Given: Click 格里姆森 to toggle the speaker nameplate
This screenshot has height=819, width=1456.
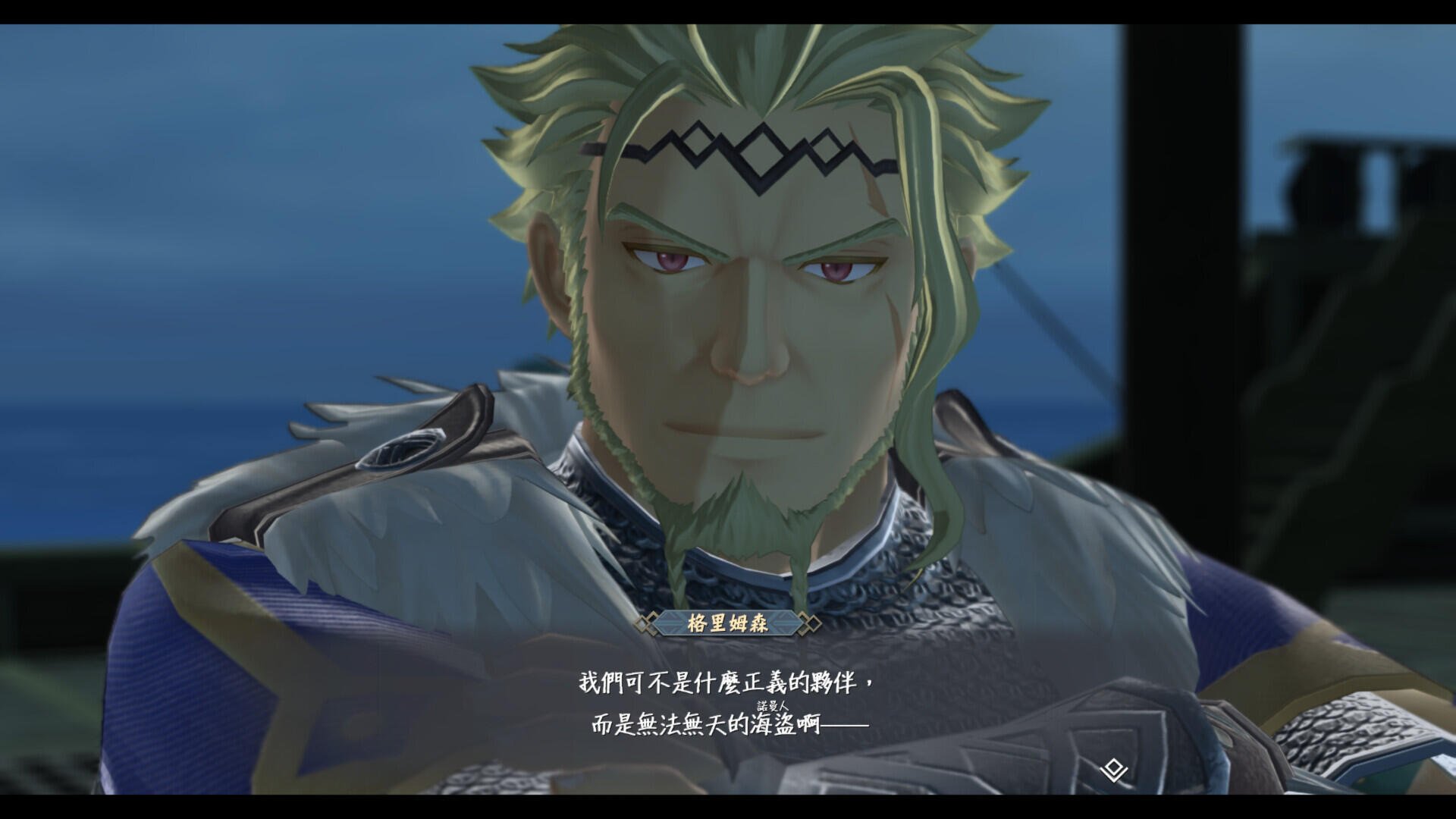Looking at the screenshot, I should click(728, 622).
